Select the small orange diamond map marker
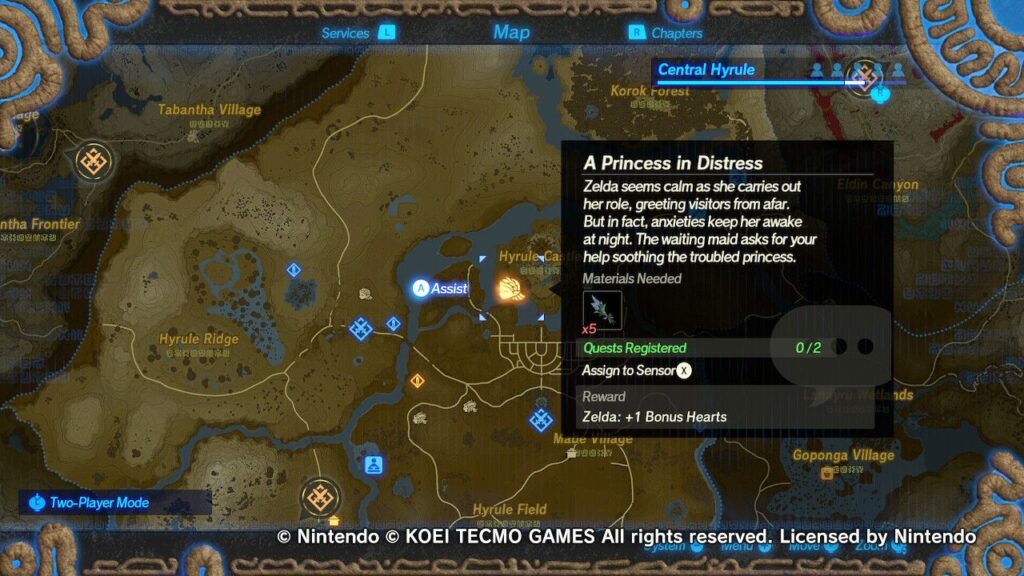This screenshot has width=1024, height=576. [416, 380]
